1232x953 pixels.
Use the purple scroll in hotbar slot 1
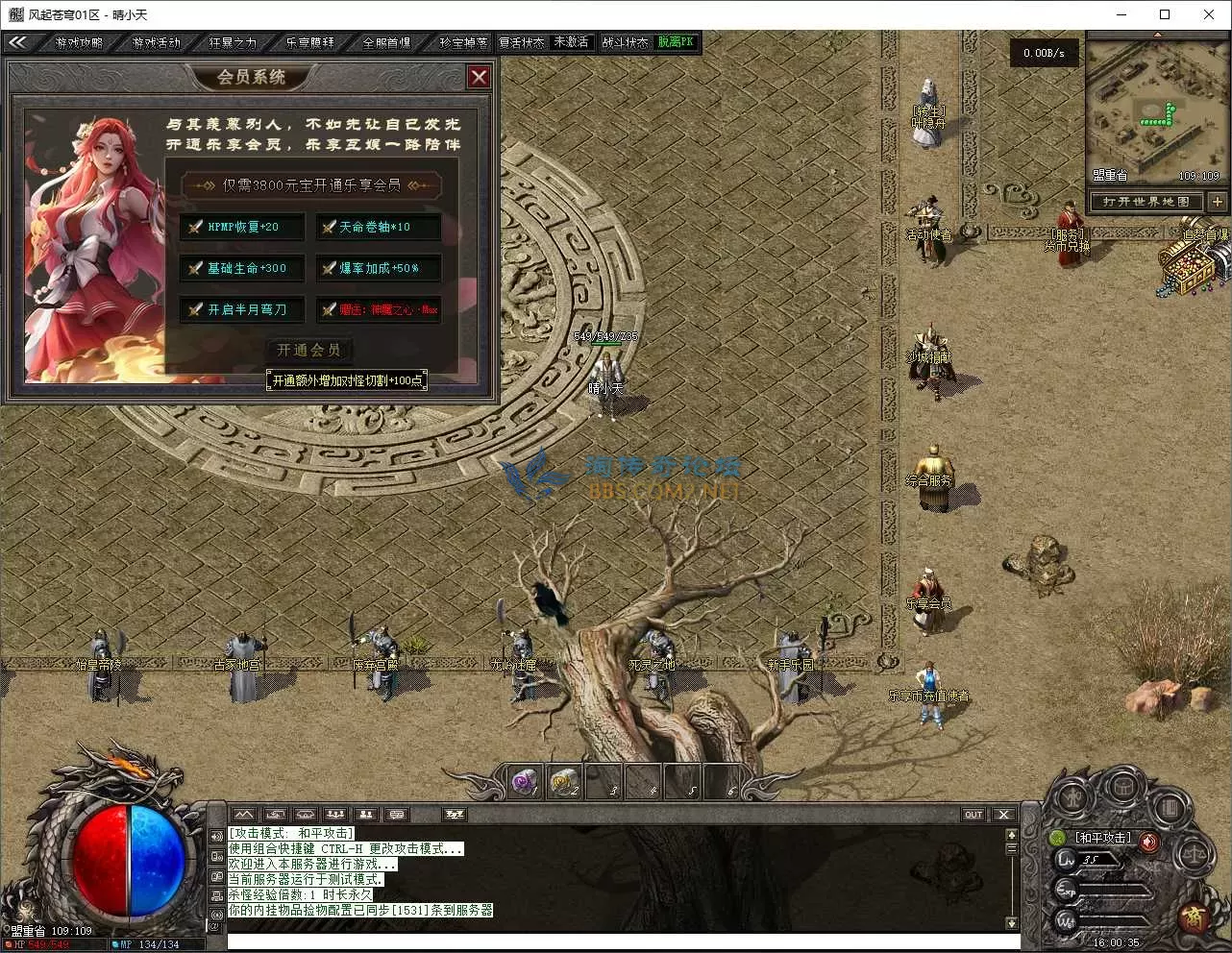[x=525, y=783]
